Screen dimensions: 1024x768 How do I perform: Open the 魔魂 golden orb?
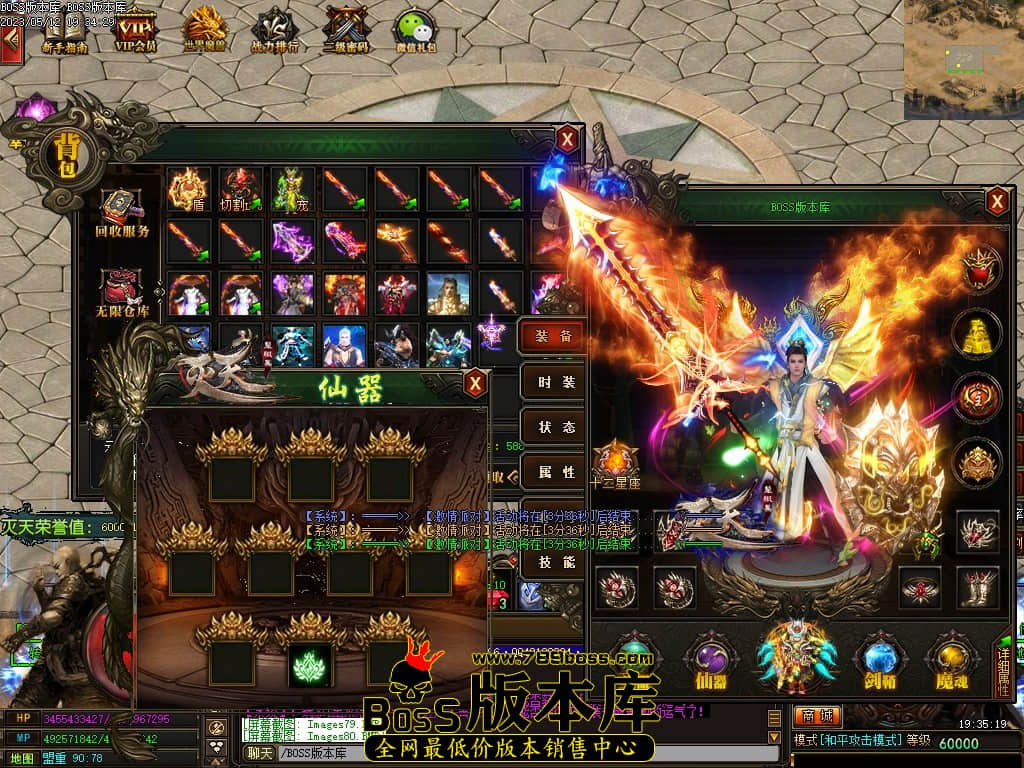pos(951,663)
